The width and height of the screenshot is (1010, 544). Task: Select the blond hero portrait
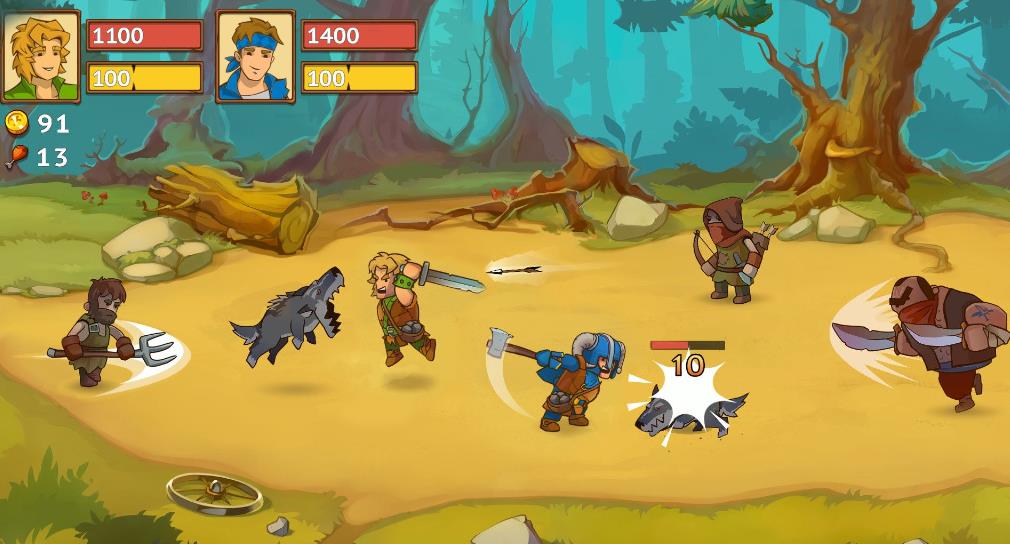41,57
